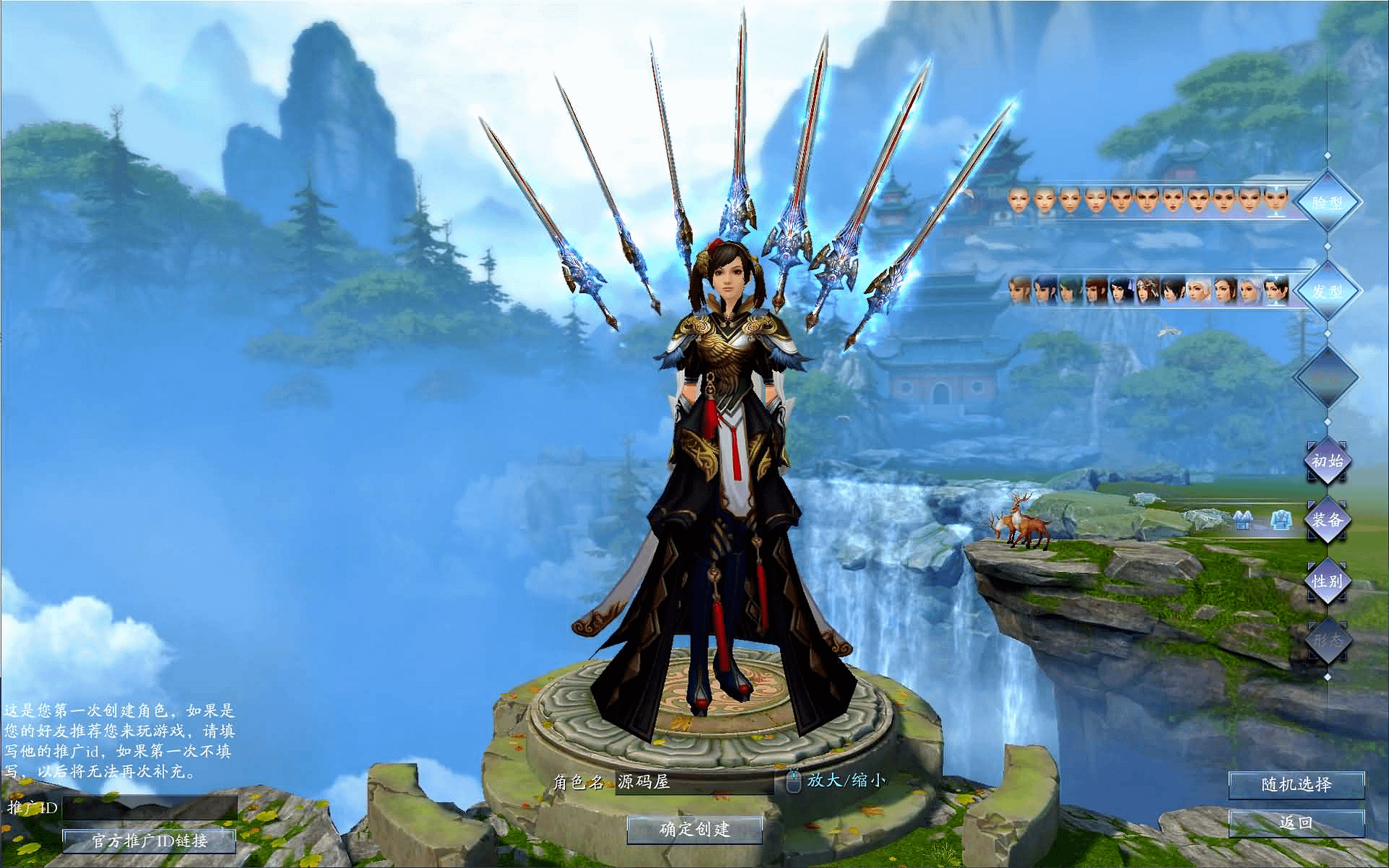
Task: Select the hairstyle with the ornate headdress
Action: (x=1147, y=291)
